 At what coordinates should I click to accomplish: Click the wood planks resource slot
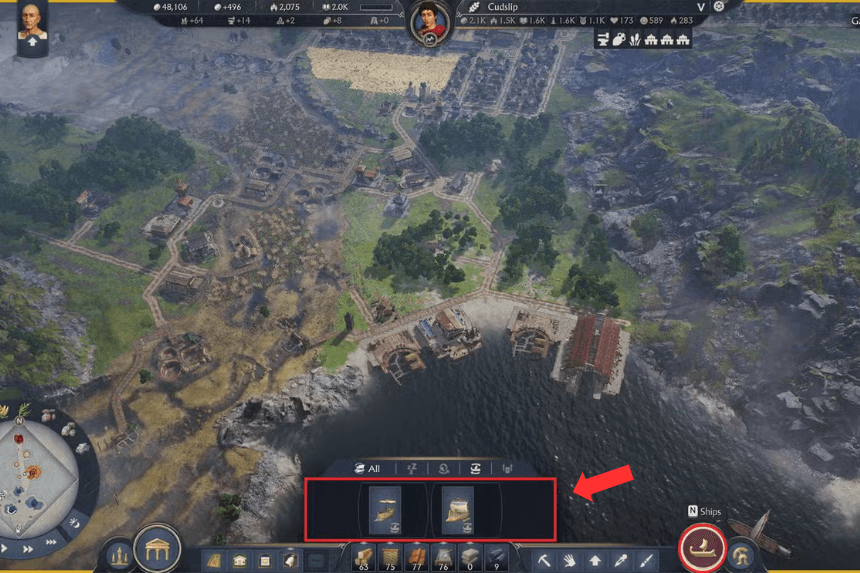pos(363,557)
